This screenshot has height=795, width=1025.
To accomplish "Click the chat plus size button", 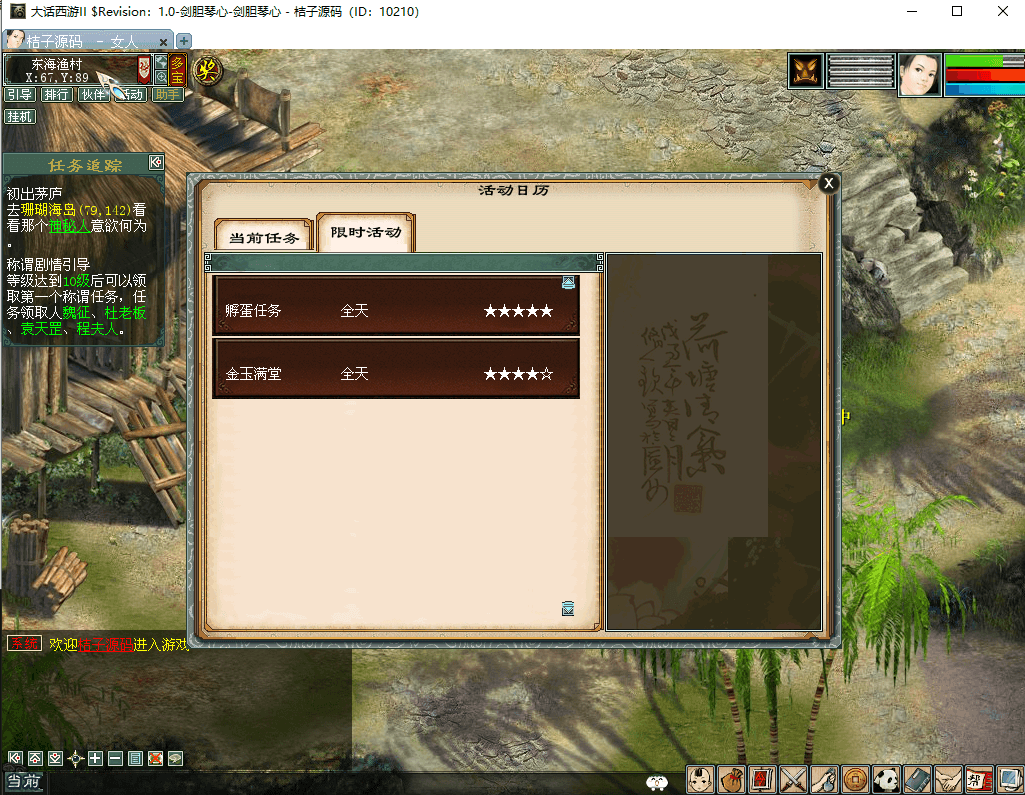I will 96,758.
